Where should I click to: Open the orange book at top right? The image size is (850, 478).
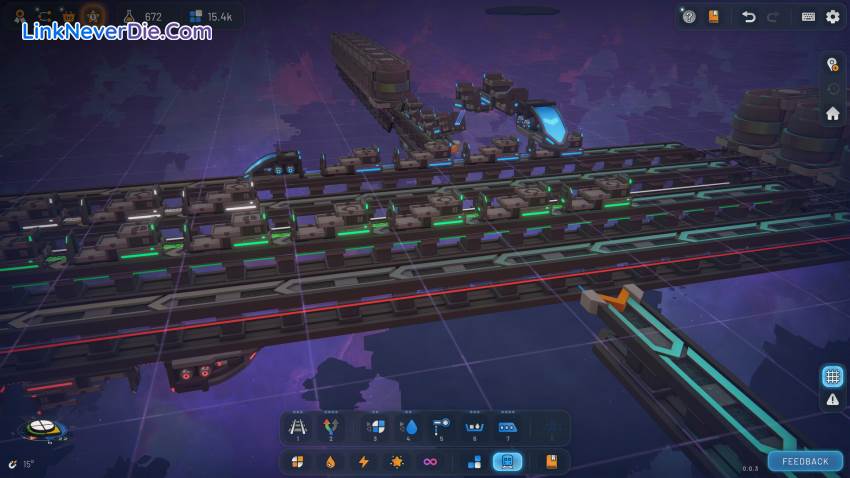click(714, 17)
